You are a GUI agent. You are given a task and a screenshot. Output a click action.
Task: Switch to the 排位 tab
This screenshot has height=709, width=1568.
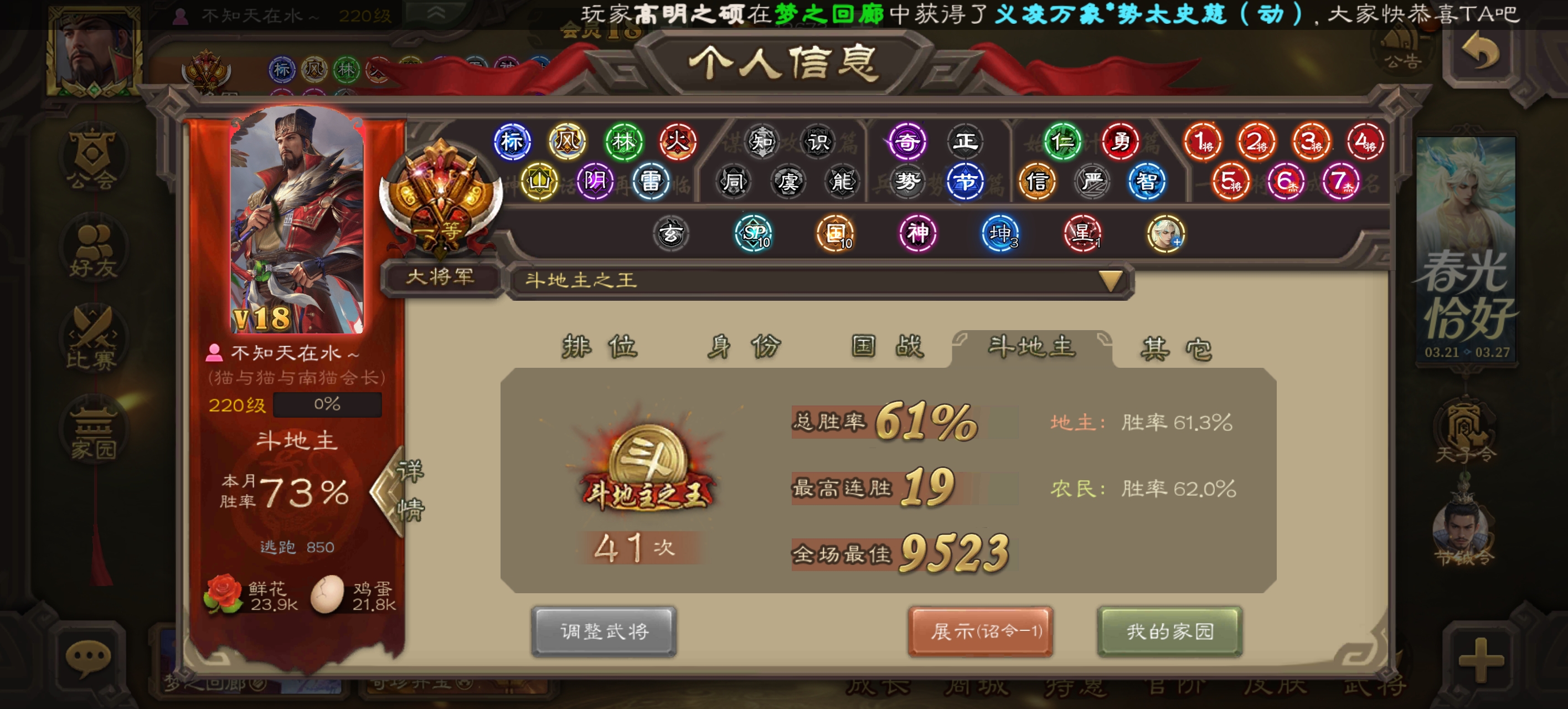[x=600, y=347]
